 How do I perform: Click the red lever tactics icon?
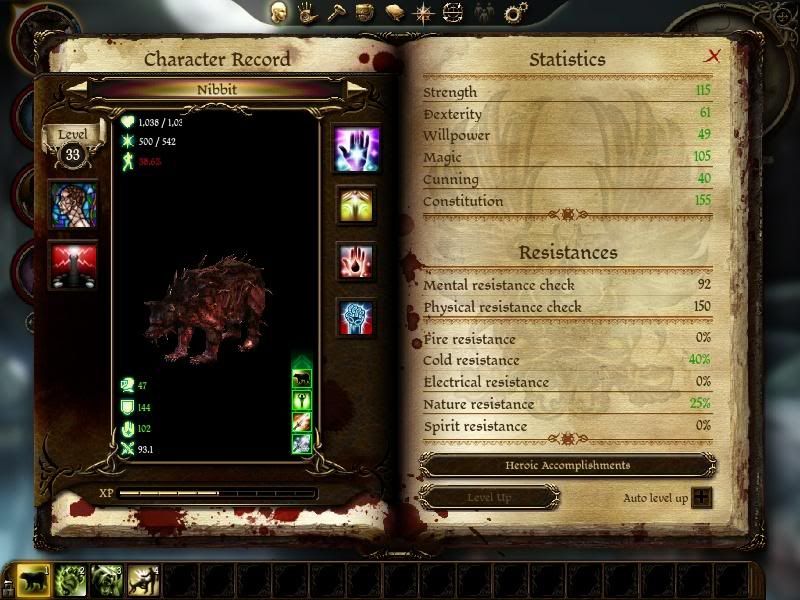(x=75, y=266)
